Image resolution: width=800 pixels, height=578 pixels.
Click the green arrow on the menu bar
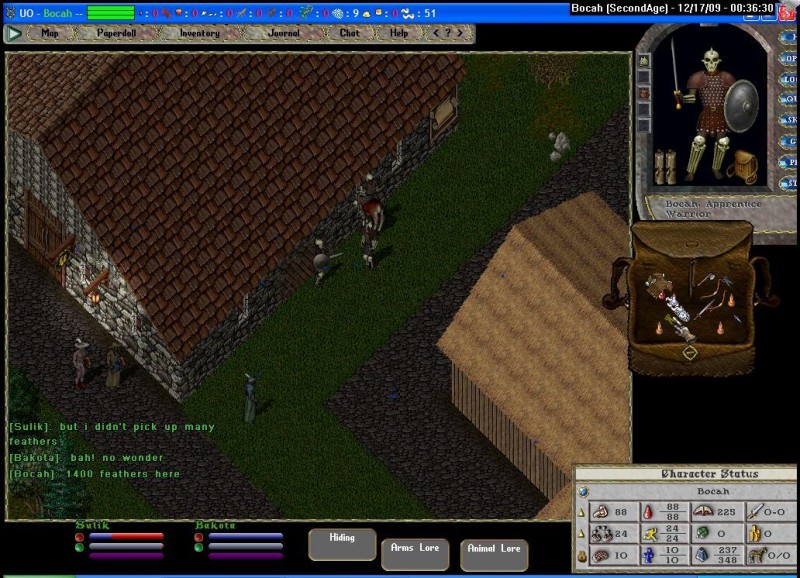tap(14, 33)
